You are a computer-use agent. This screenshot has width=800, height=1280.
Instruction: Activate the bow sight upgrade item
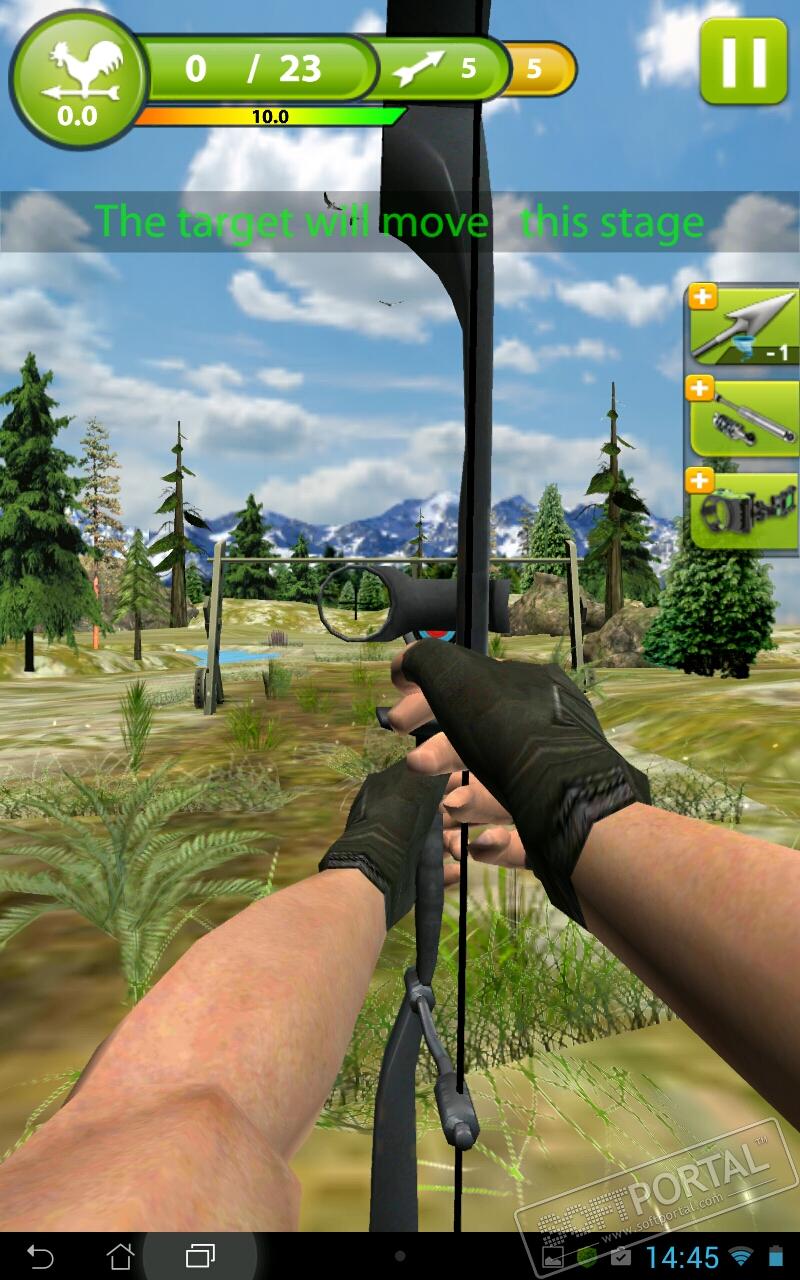click(x=742, y=508)
